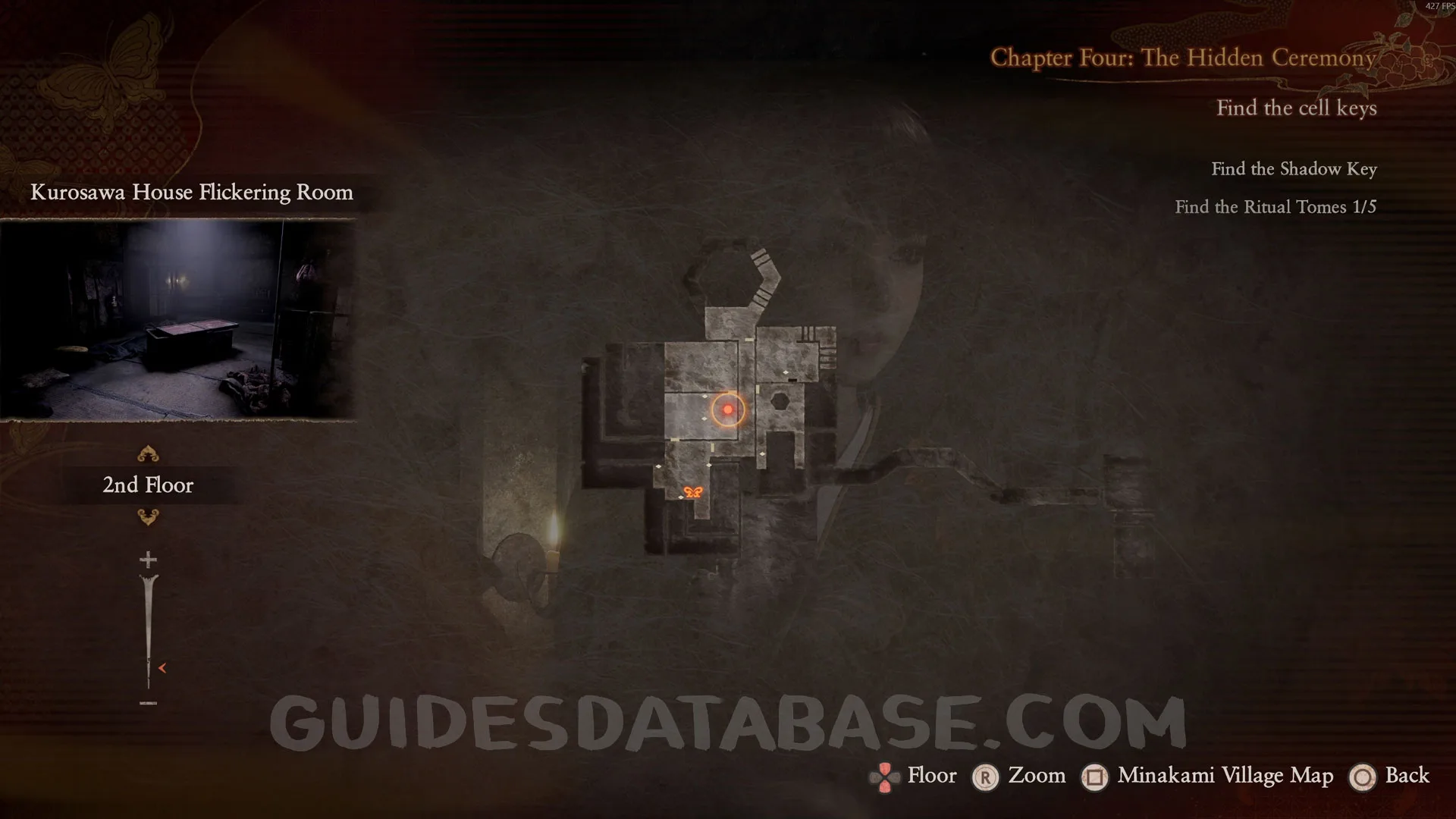
Task: Click the map zoom slider track
Action: (148, 629)
